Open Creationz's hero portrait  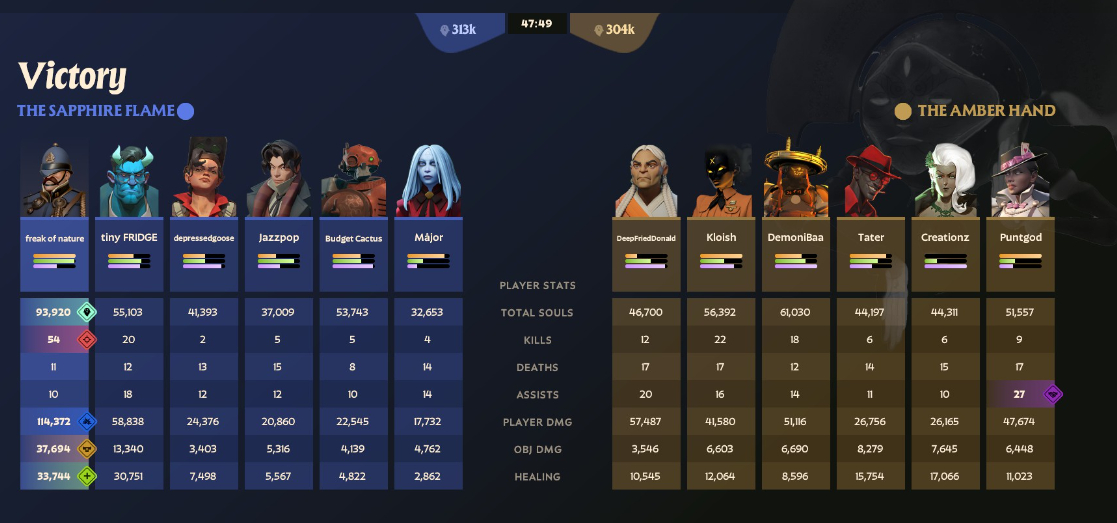tap(946, 181)
